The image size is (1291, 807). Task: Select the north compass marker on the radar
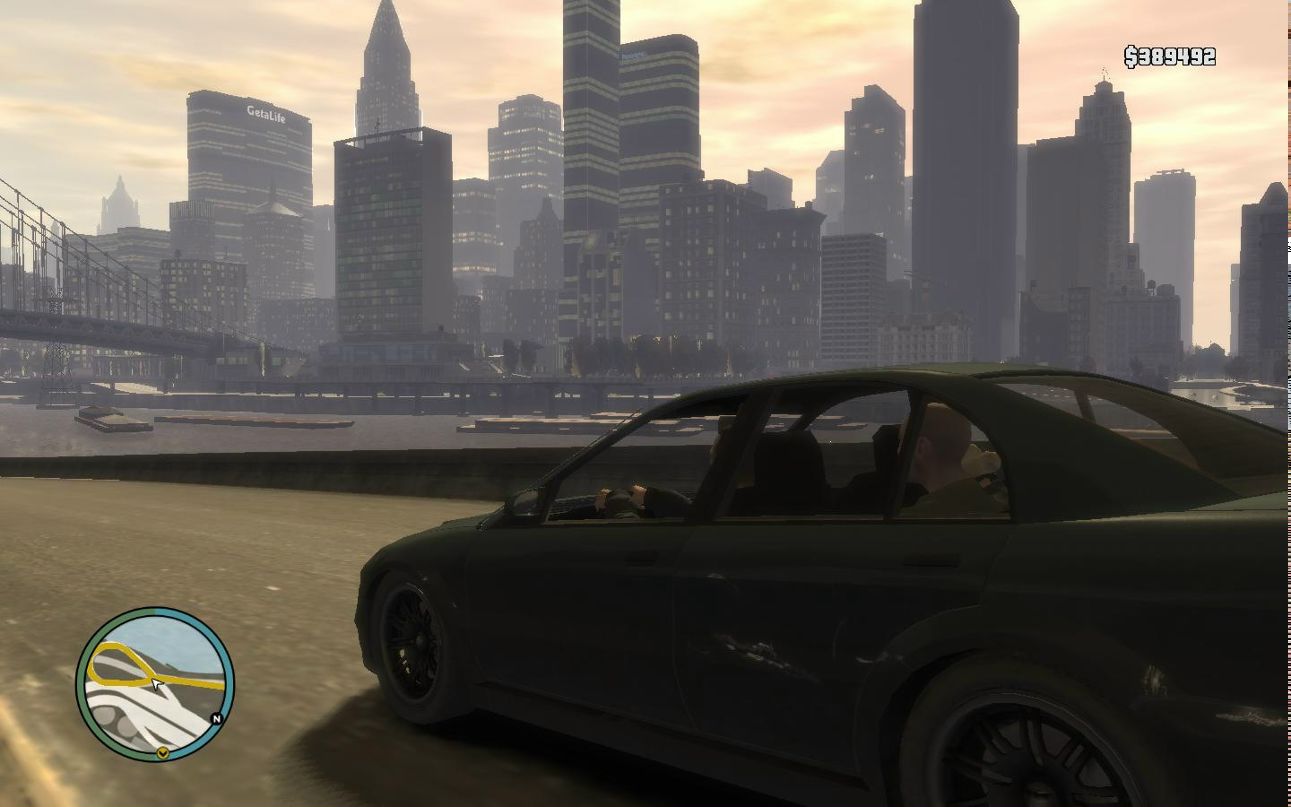pyautogui.click(x=217, y=718)
